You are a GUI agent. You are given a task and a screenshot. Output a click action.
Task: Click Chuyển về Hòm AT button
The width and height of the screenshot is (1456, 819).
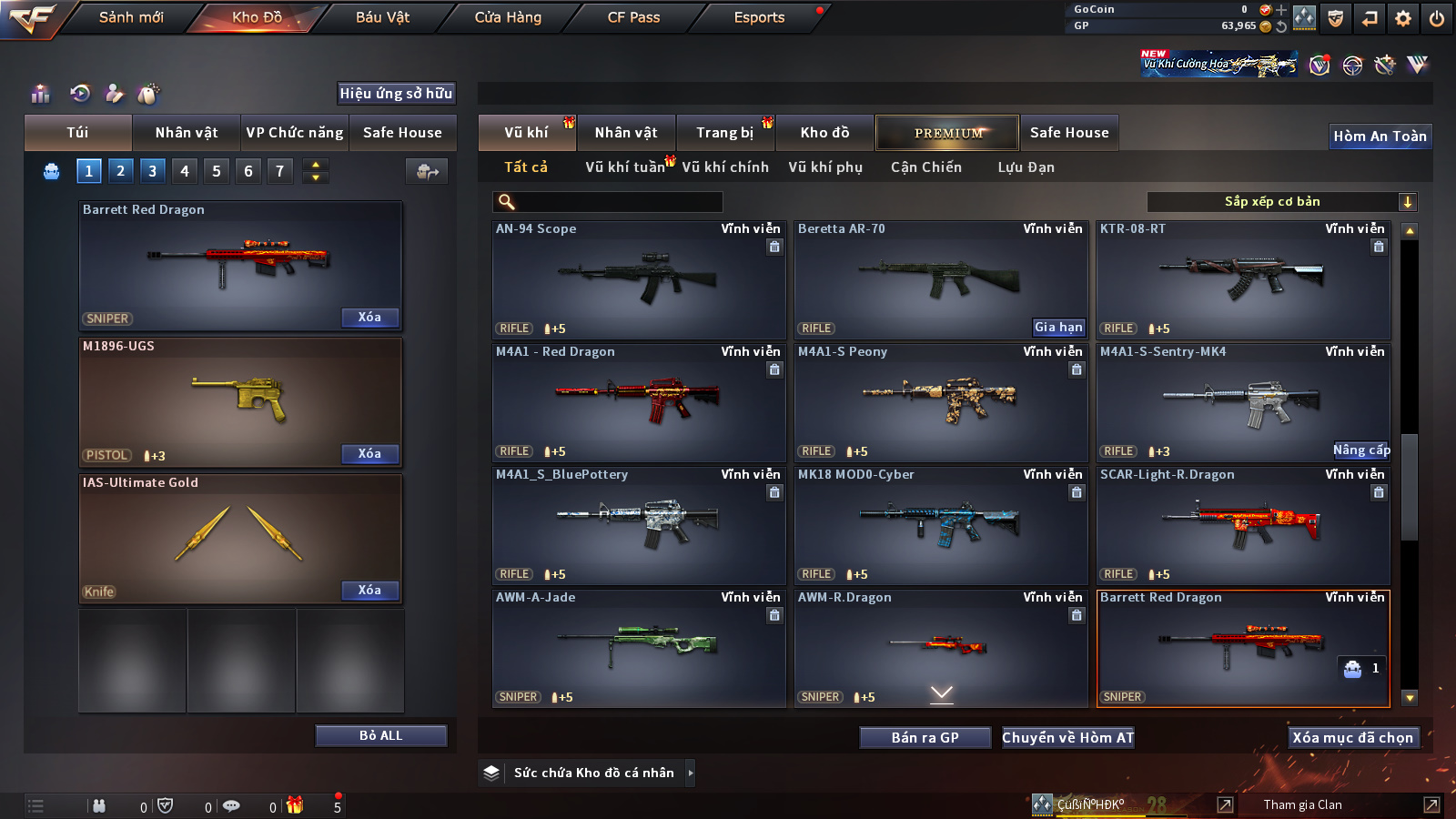[x=1067, y=737]
